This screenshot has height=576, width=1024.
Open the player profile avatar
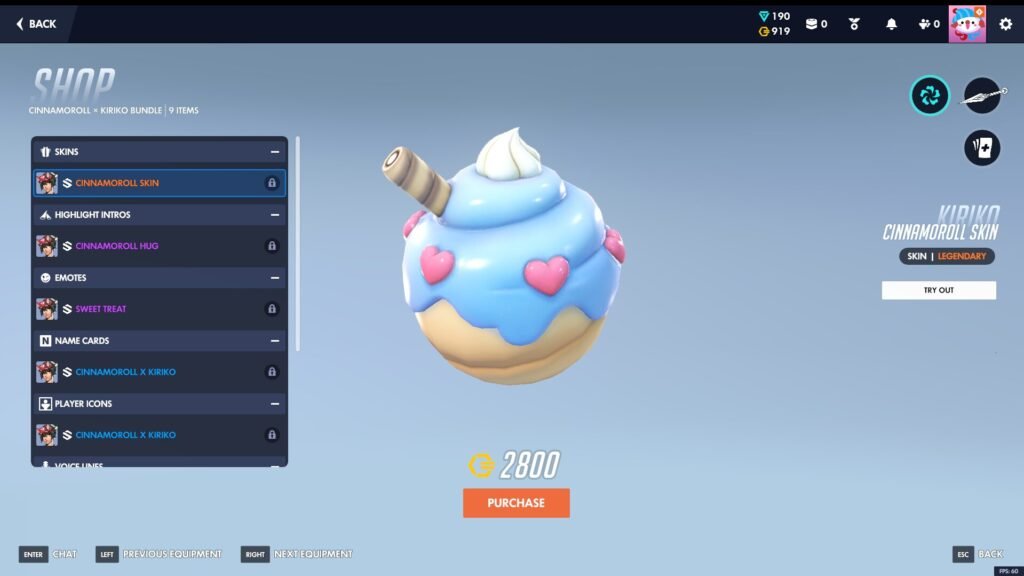tap(967, 24)
